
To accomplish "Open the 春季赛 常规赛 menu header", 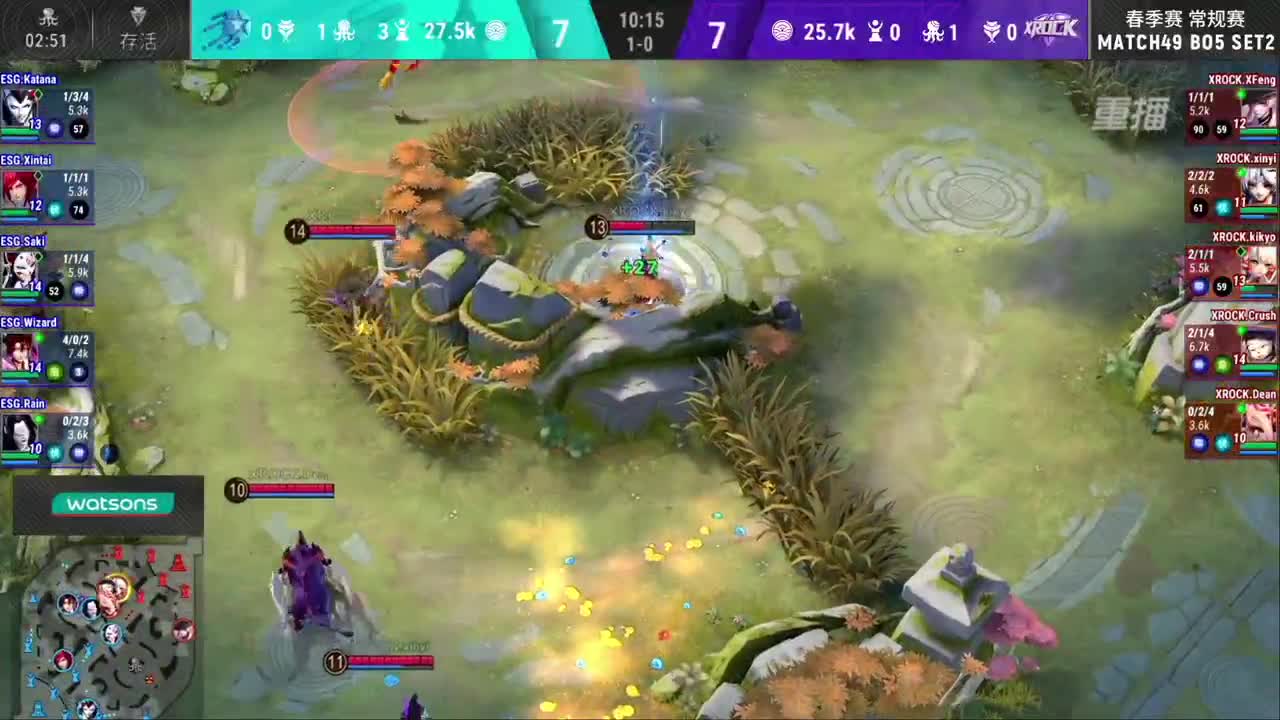I will pos(1183,16).
